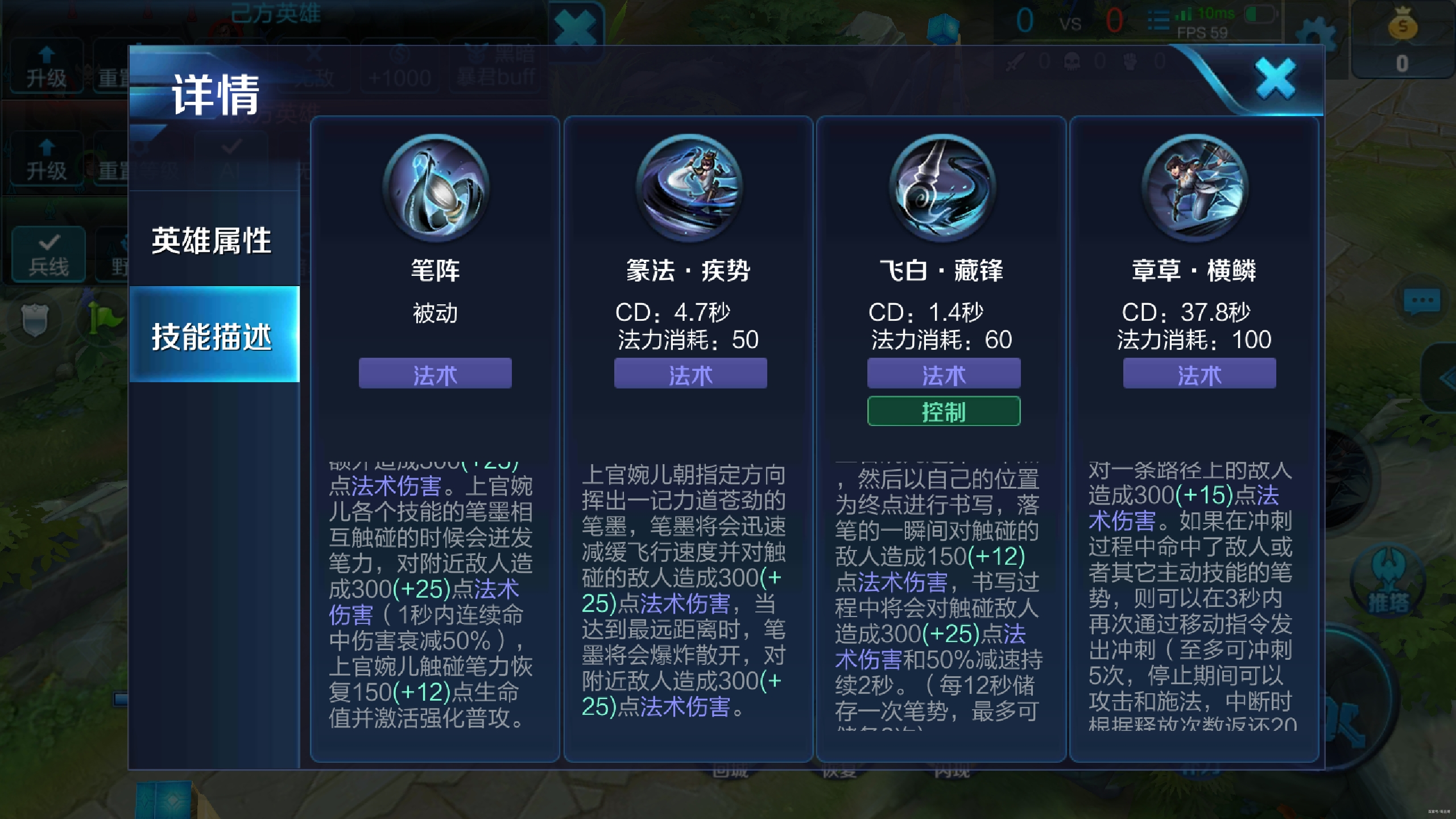The width and height of the screenshot is (1456, 819).
Task: Click the green 控制 control badge
Action: tap(942, 411)
